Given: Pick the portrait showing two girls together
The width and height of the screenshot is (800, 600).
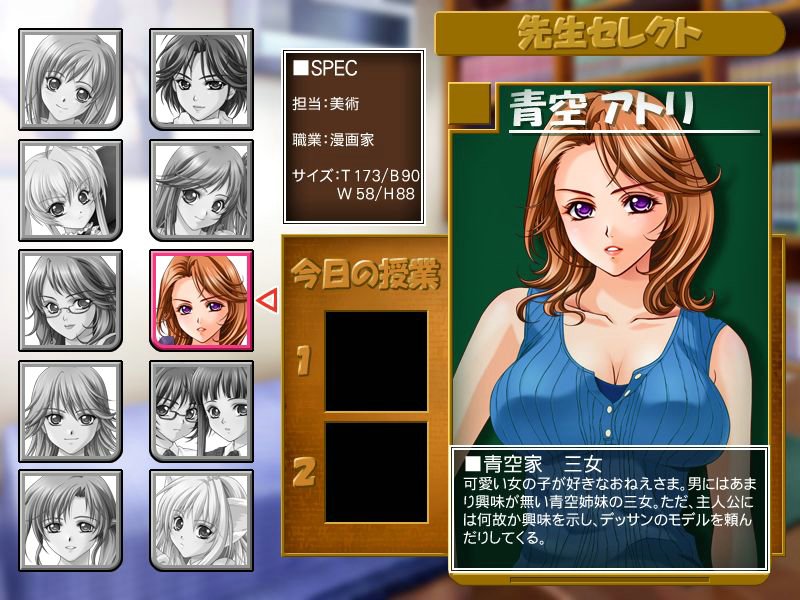Looking at the screenshot, I should (201, 410).
